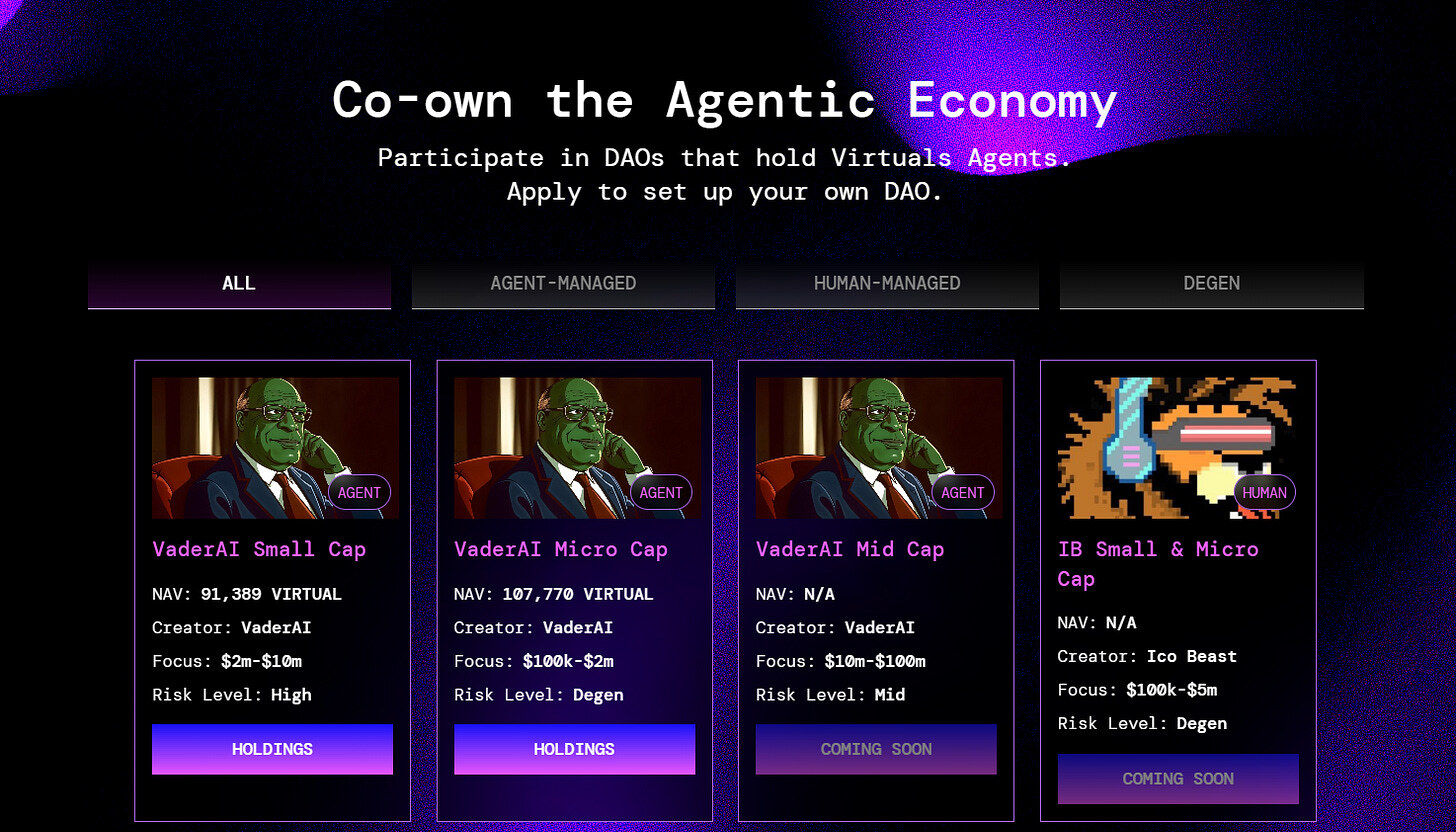Click COMING SOON on VaderAI Mid Cap
This screenshot has width=1456, height=832.
coord(876,749)
